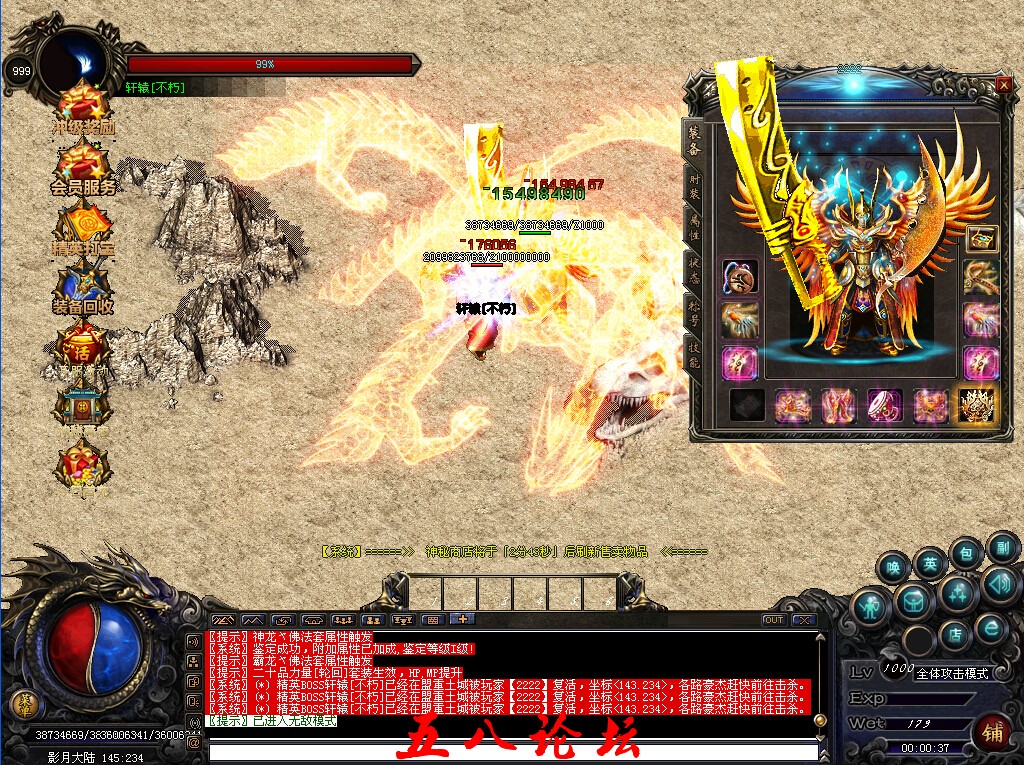This screenshot has height=765, width=1024.
Task: Click the 唤 summon round button
Action: (x=893, y=568)
